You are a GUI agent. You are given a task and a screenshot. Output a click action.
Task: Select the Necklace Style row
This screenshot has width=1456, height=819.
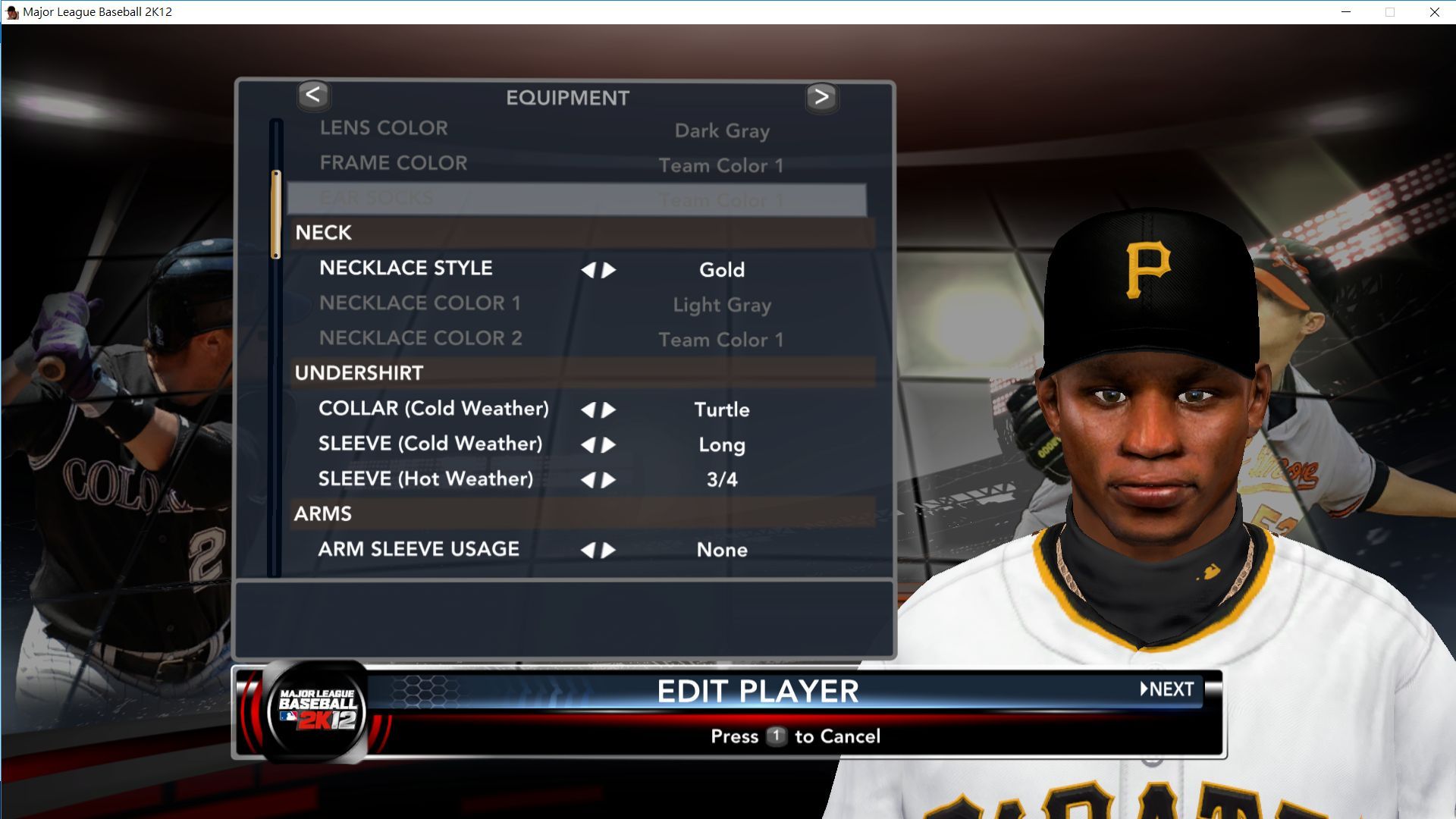(406, 268)
